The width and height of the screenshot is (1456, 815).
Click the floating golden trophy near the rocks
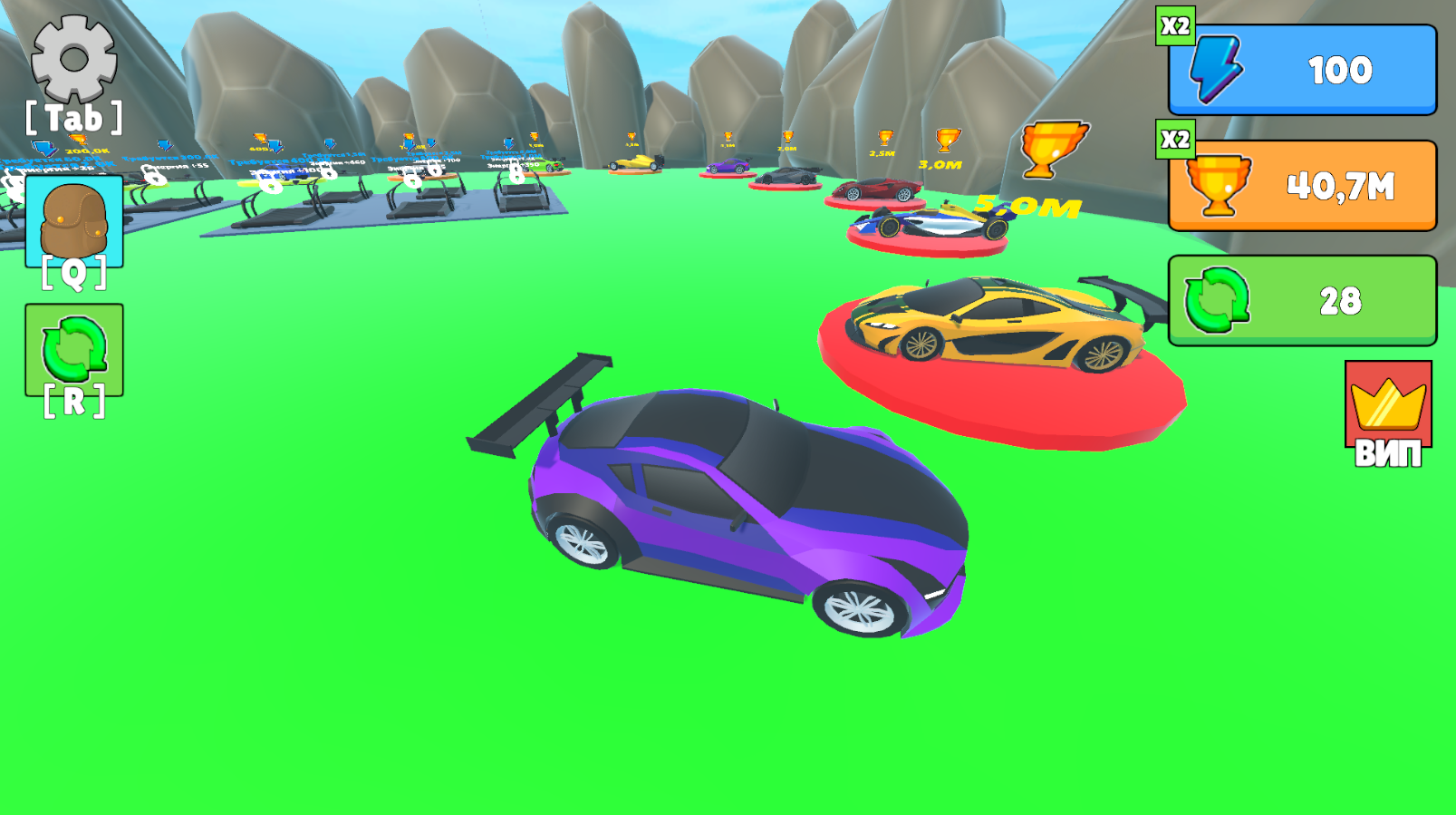pyautogui.click(x=1054, y=148)
